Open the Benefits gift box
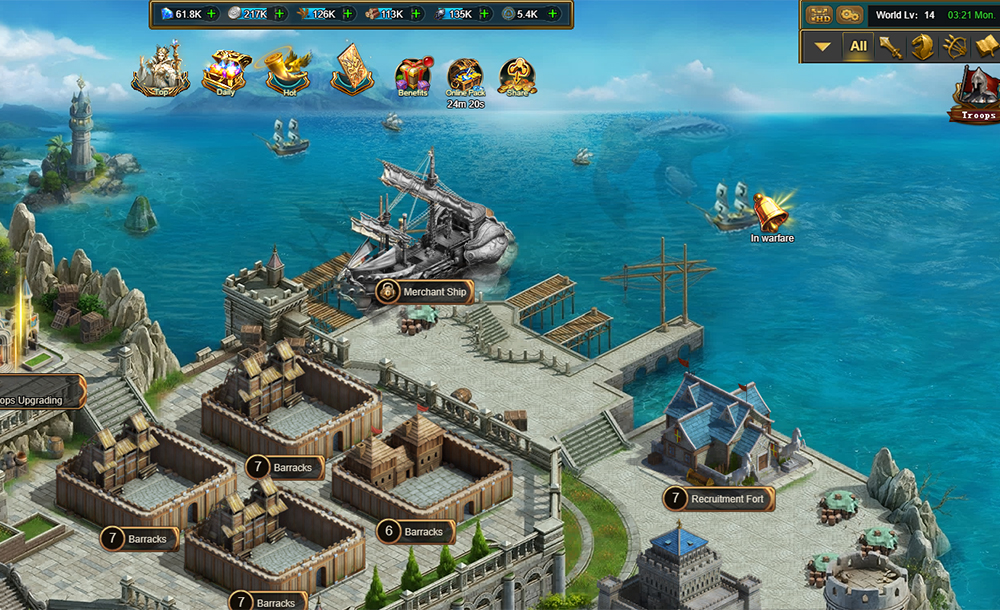This screenshot has width=1000, height=610. (x=412, y=75)
